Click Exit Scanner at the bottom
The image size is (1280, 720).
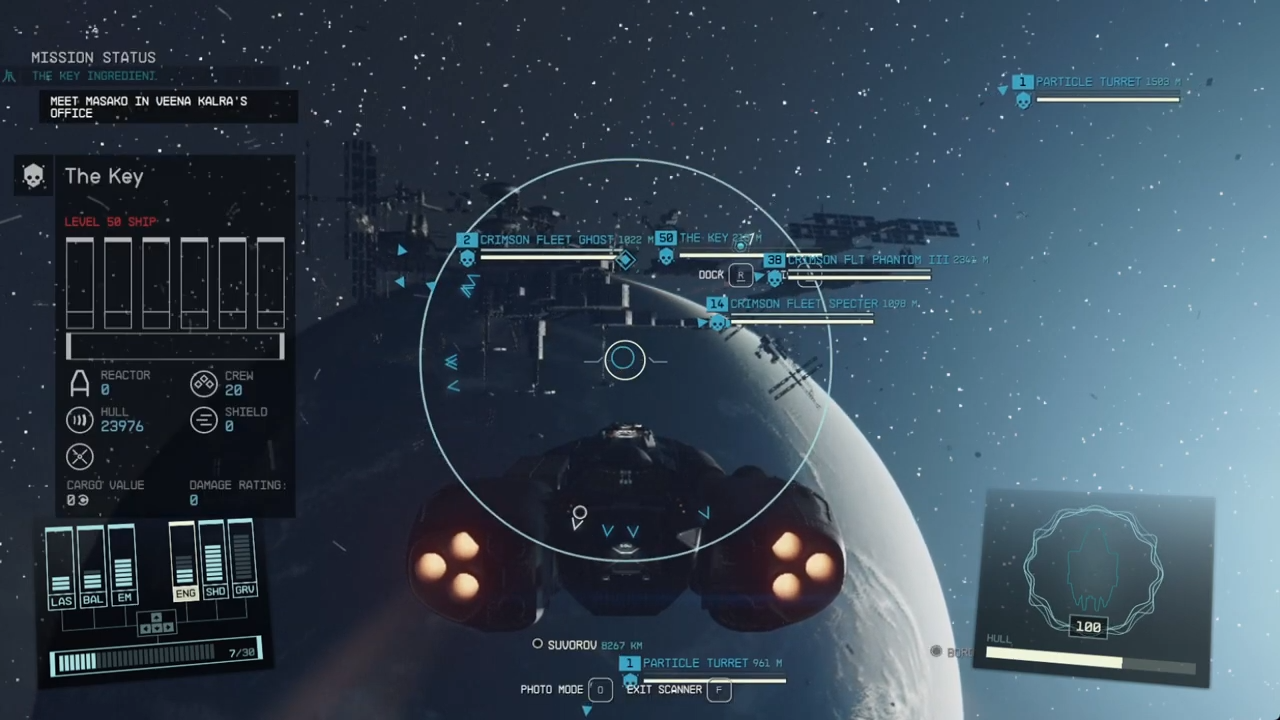pos(664,689)
